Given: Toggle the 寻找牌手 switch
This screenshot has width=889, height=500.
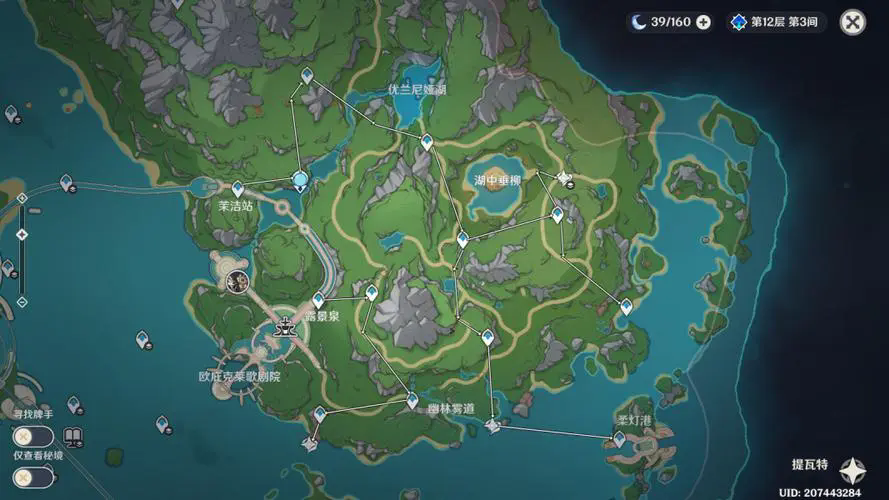Looking at the screenshot, I should pyautogui.click(x=32, y=436).
